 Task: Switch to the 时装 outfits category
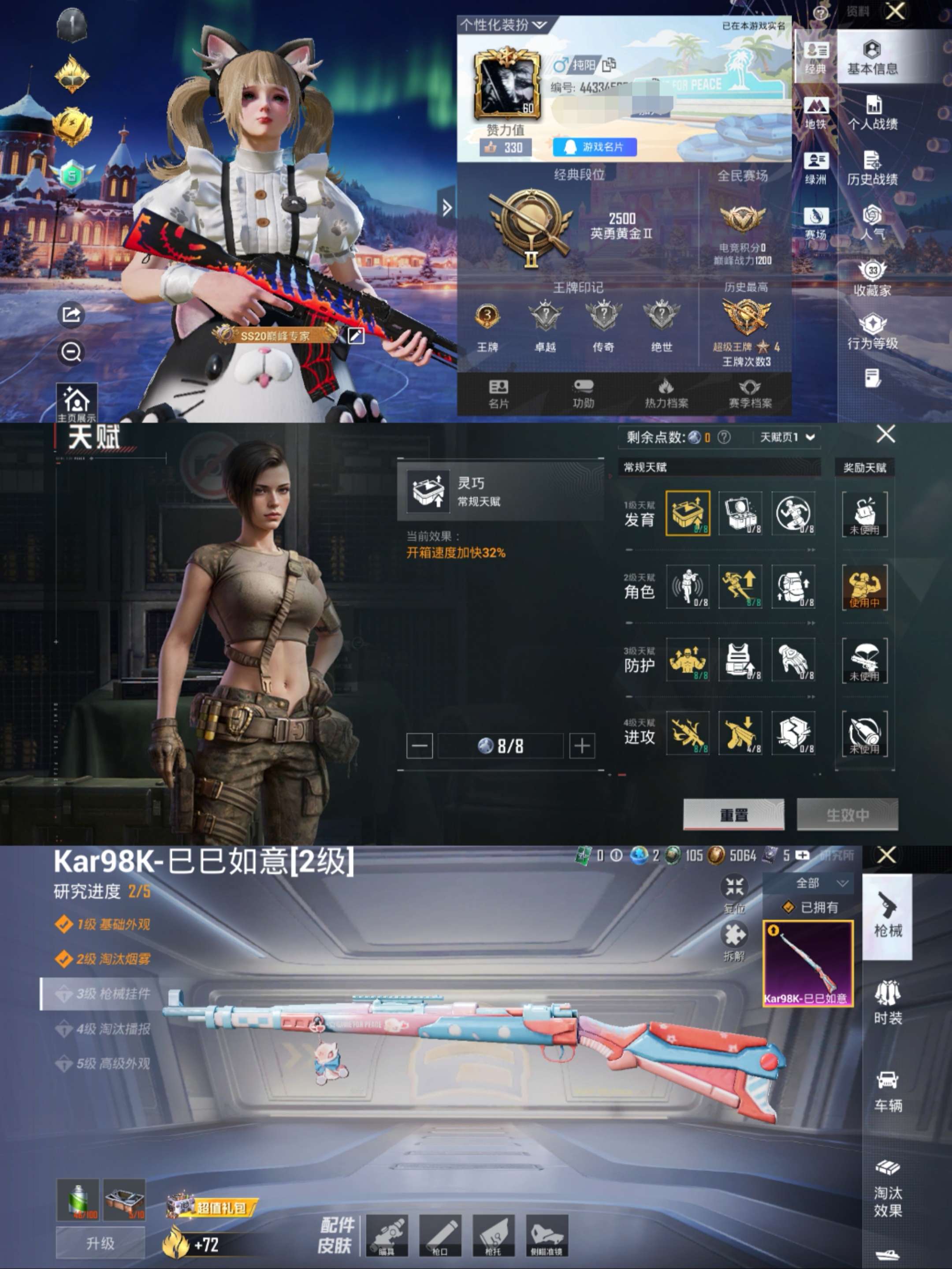pos(887,1002)
